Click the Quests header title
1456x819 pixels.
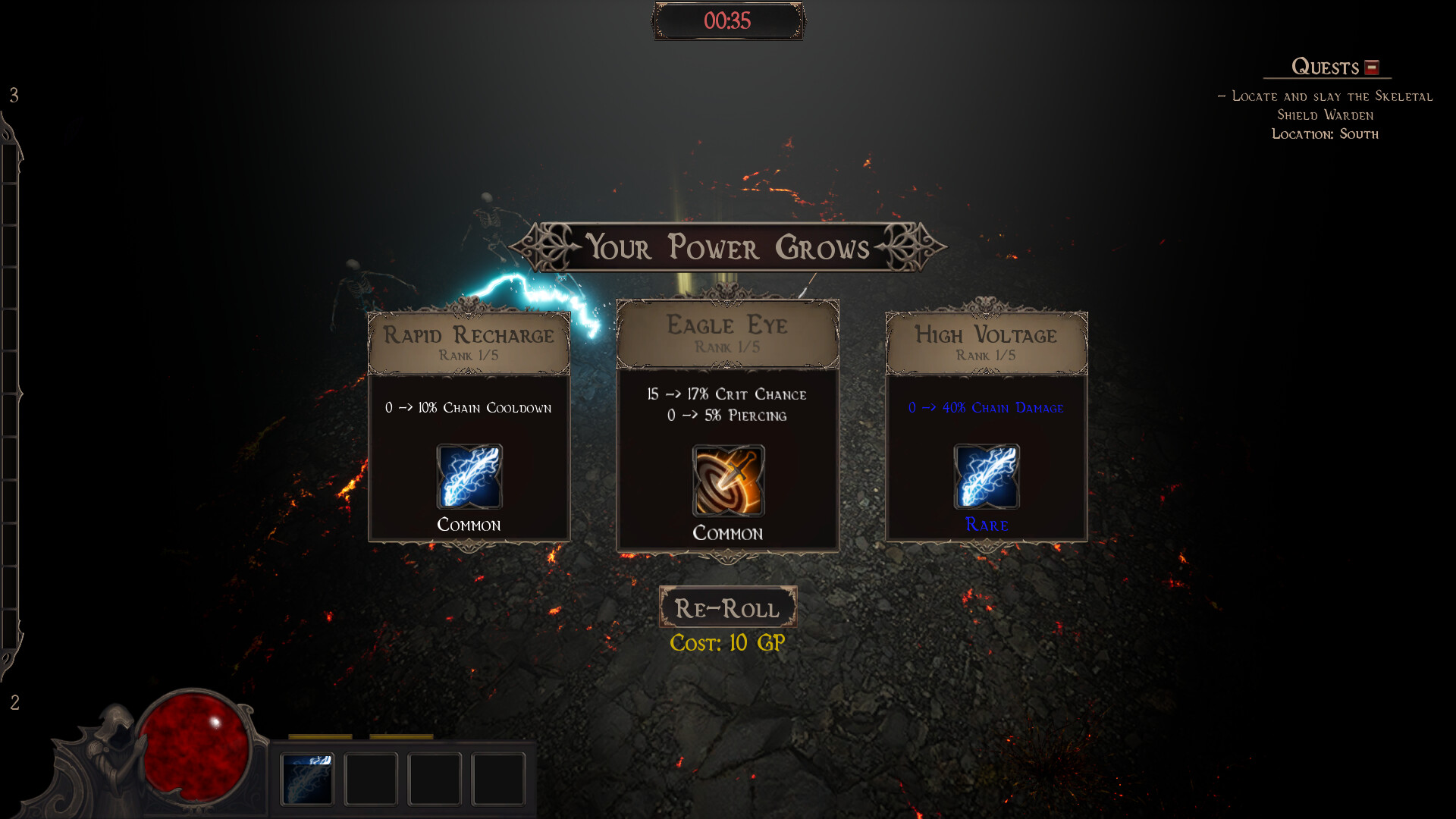(x=1324, y=67)
